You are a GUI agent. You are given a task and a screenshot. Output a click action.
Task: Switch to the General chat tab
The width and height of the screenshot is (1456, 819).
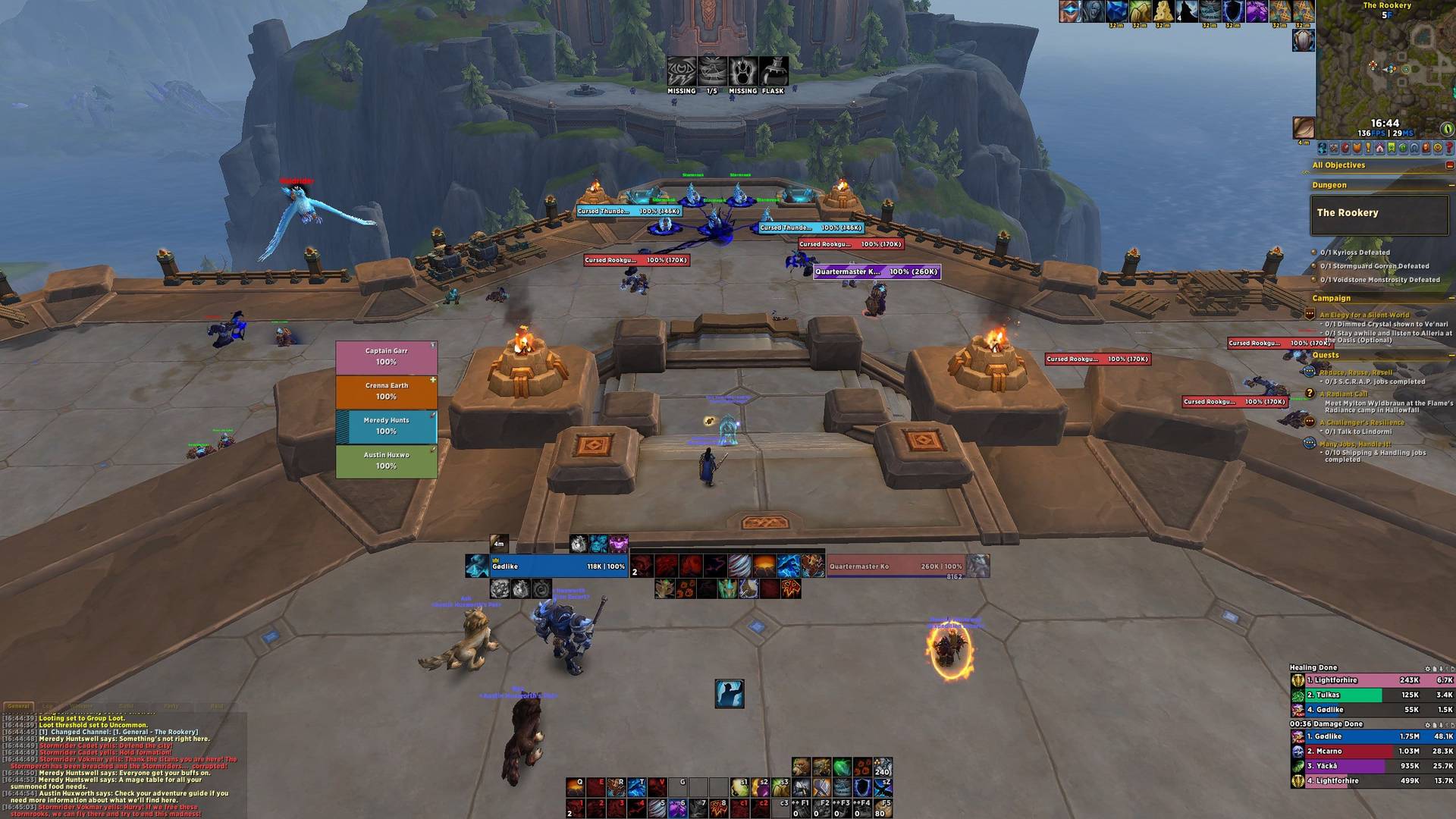click(18, 706)
